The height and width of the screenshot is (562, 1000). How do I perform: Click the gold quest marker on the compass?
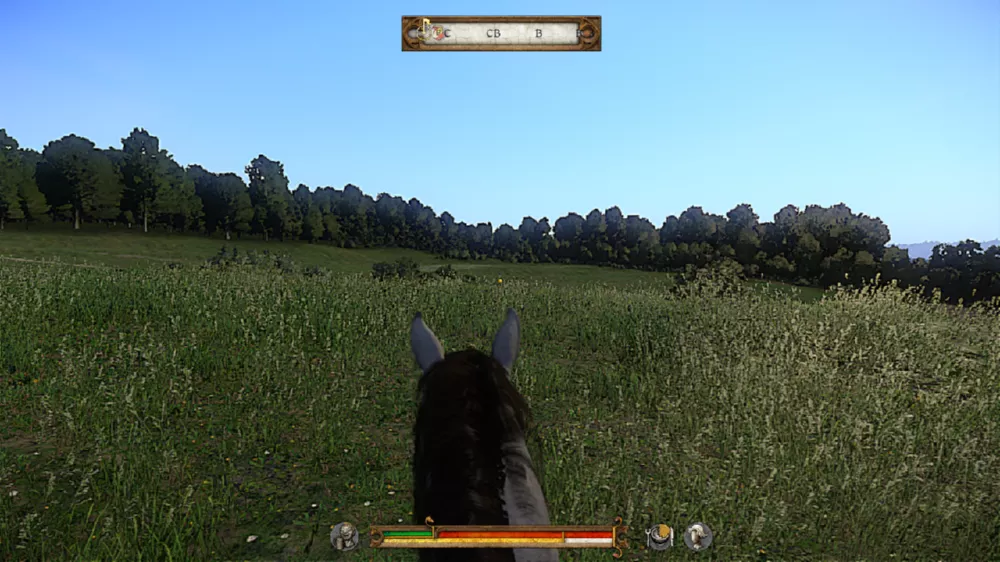[x=425, y=25]
